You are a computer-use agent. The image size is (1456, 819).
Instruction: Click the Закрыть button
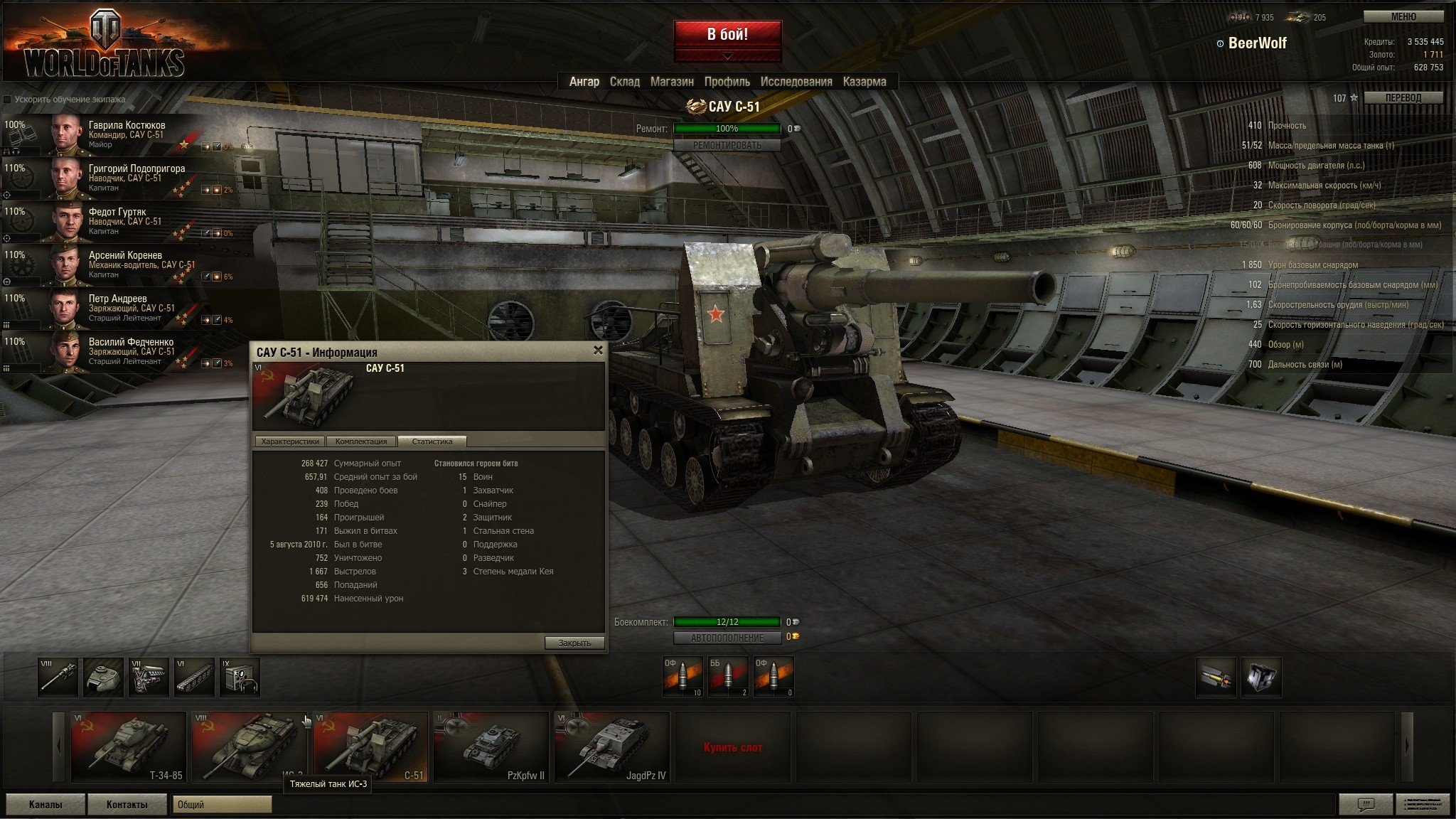click(x=574, y=643)
